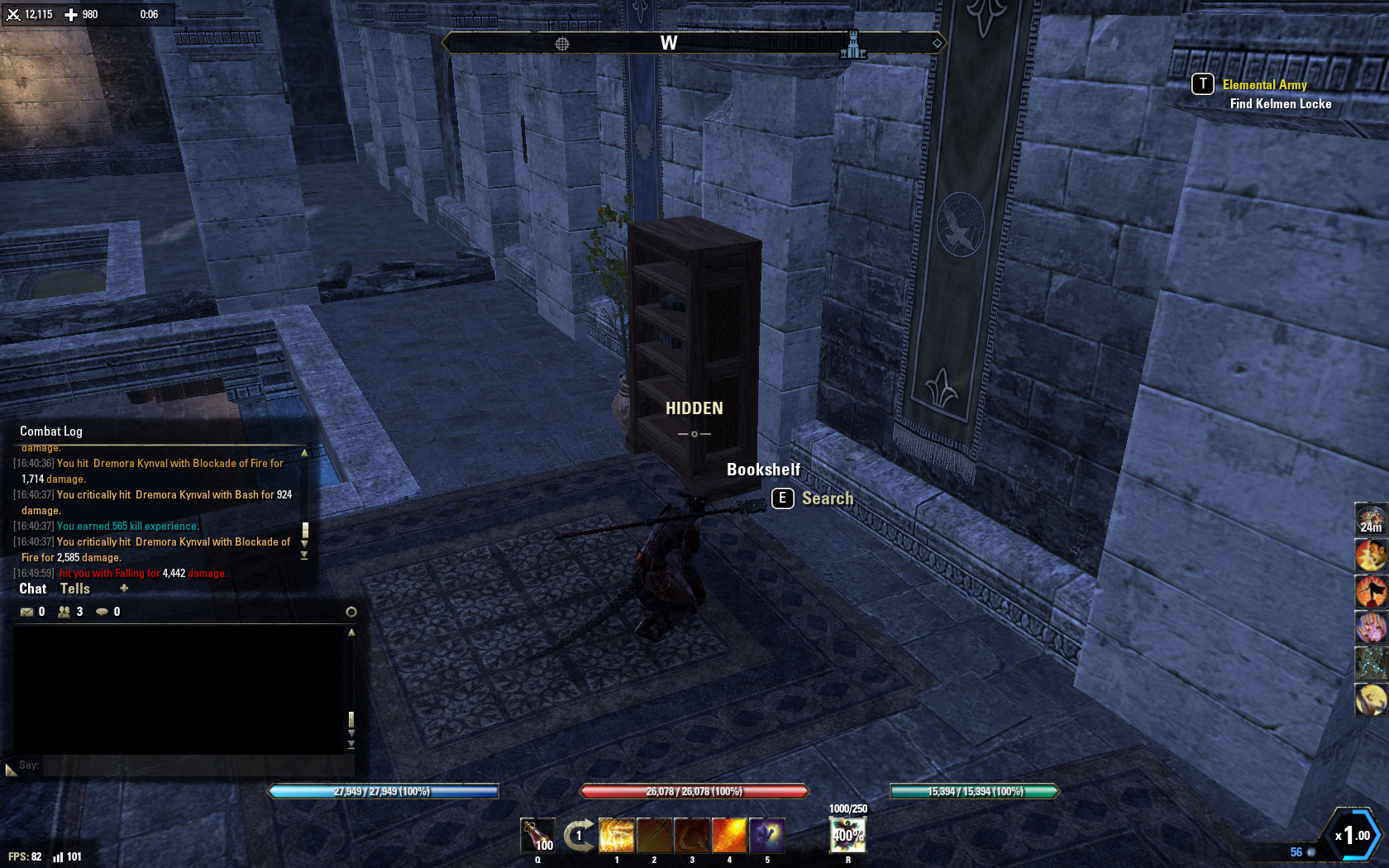Activate the fiery wings ability in slot 1

pos(616,835)
